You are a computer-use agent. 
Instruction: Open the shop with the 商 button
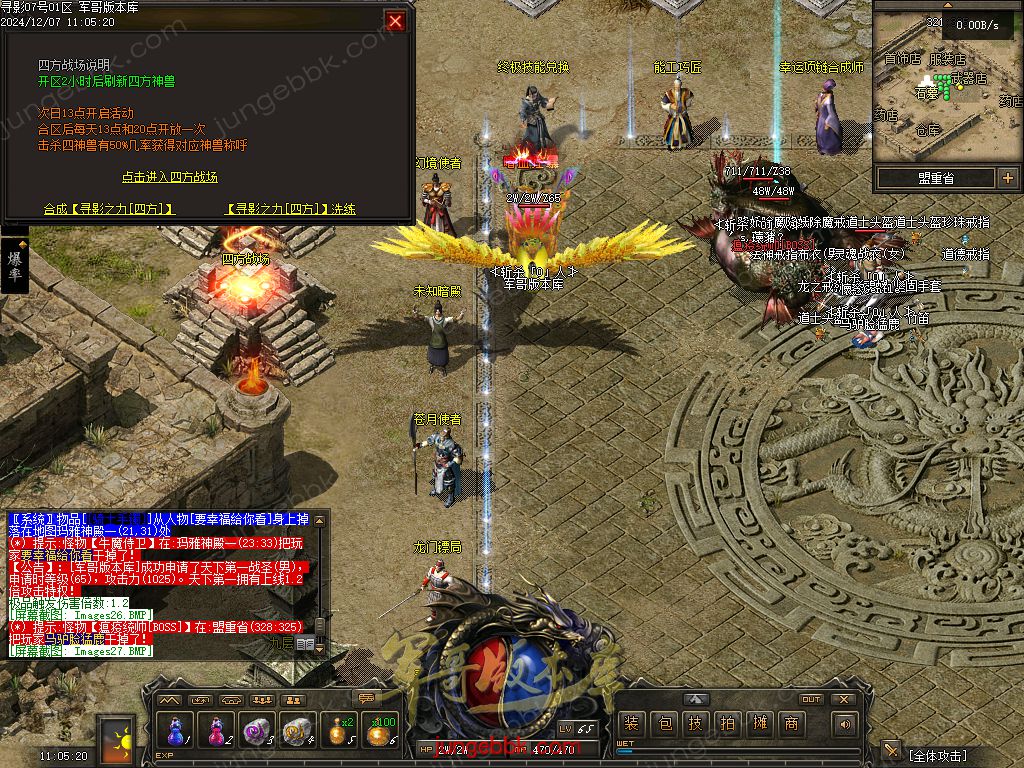[x=791, y=724]
